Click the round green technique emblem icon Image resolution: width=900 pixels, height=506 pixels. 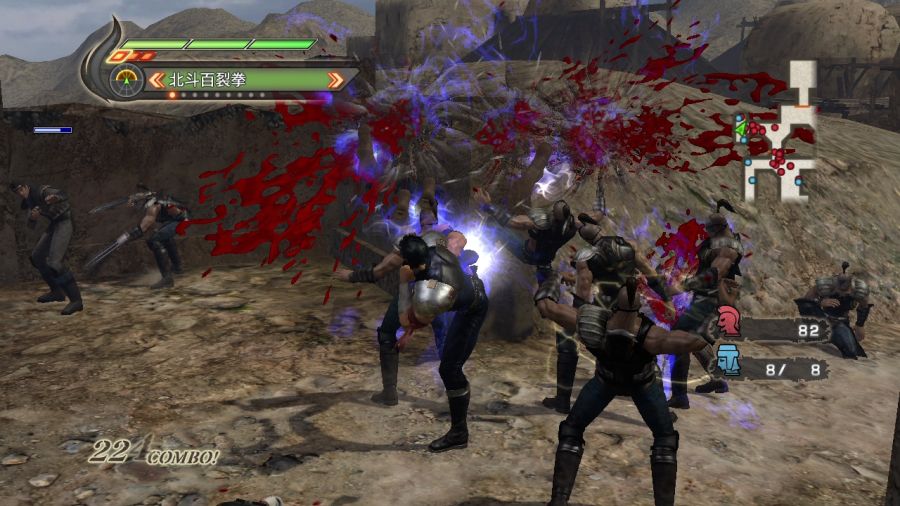pyautogui.click(x=126, y=79)
